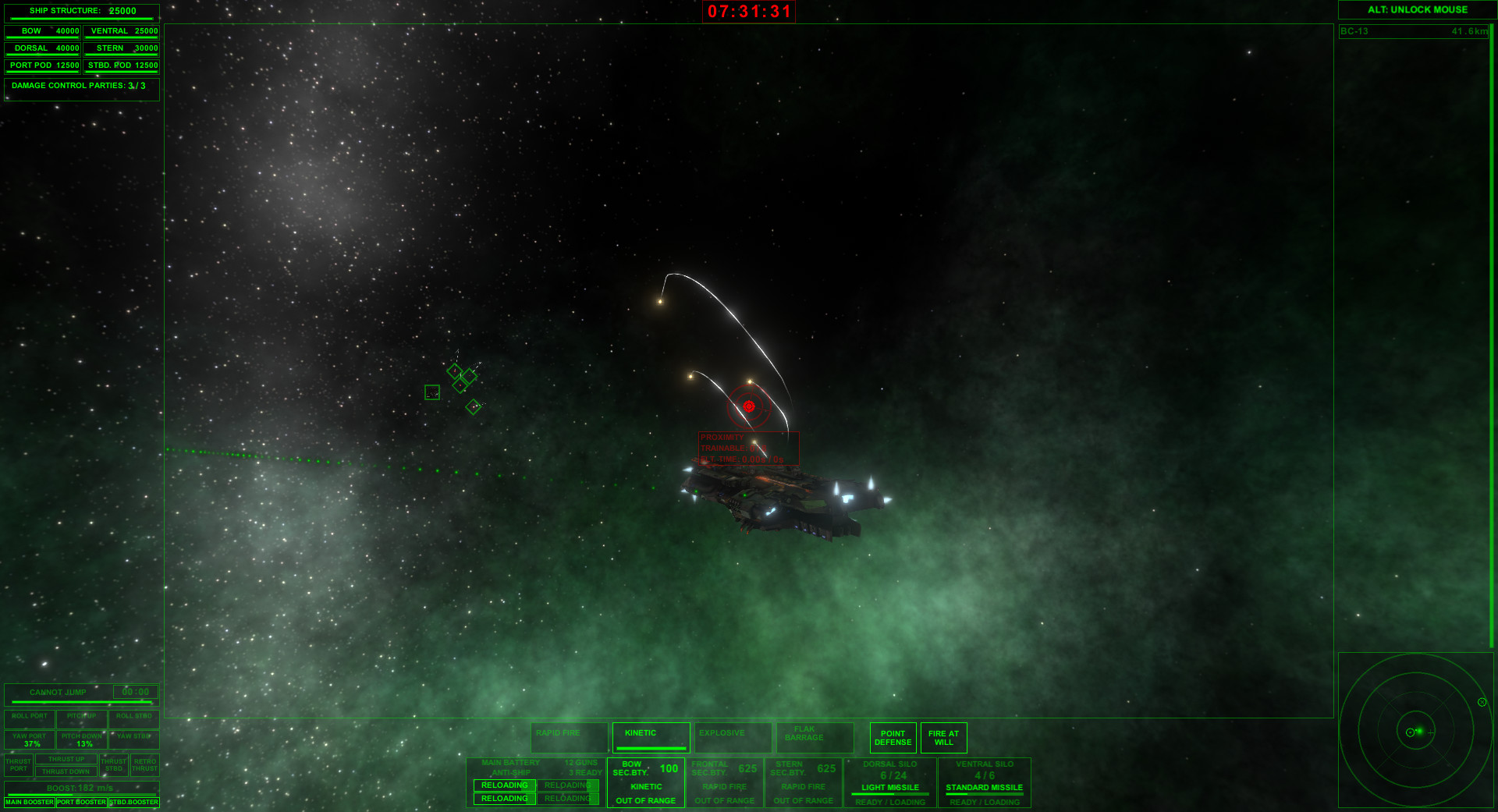Select the FRONTAL SEC.BTY rapid fire panel
The image size is (1498, 812).
[725, 782]
